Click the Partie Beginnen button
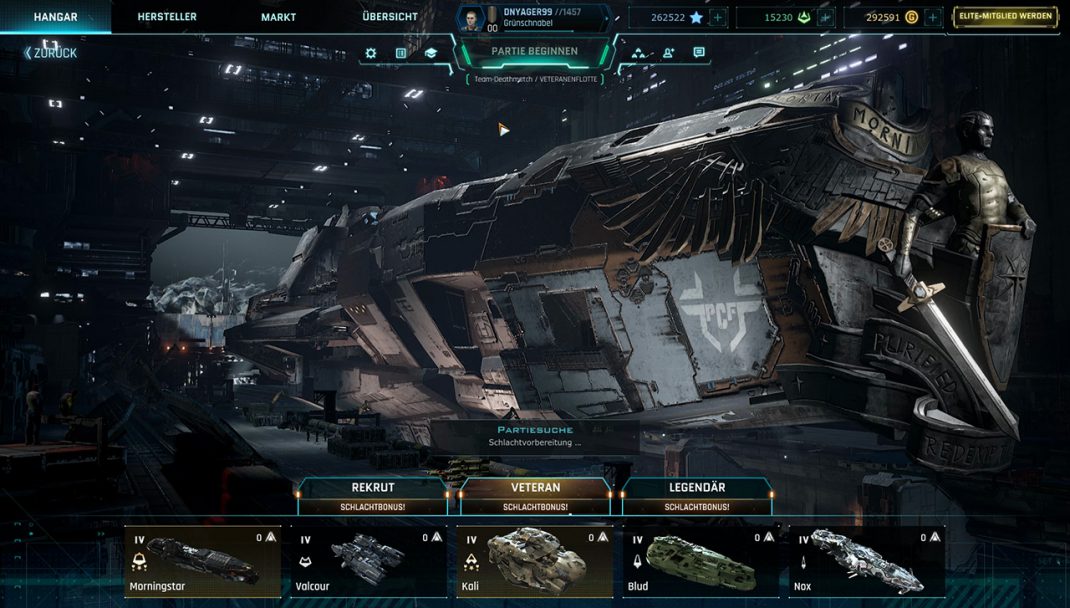This screenshot has height=608, width=1070. [x=534, y=52]
